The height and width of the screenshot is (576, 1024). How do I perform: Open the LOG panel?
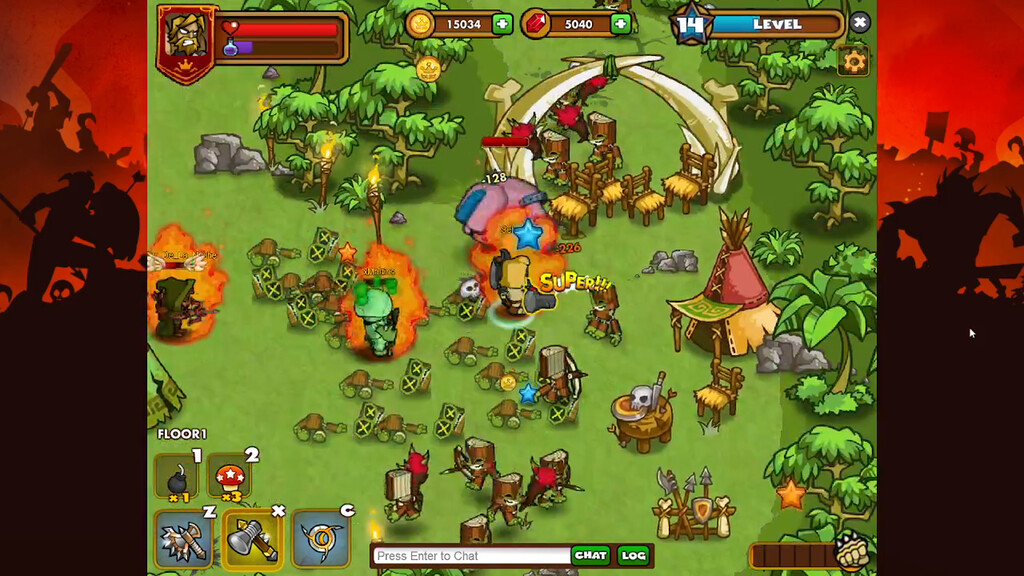click(x=633, y=555)
